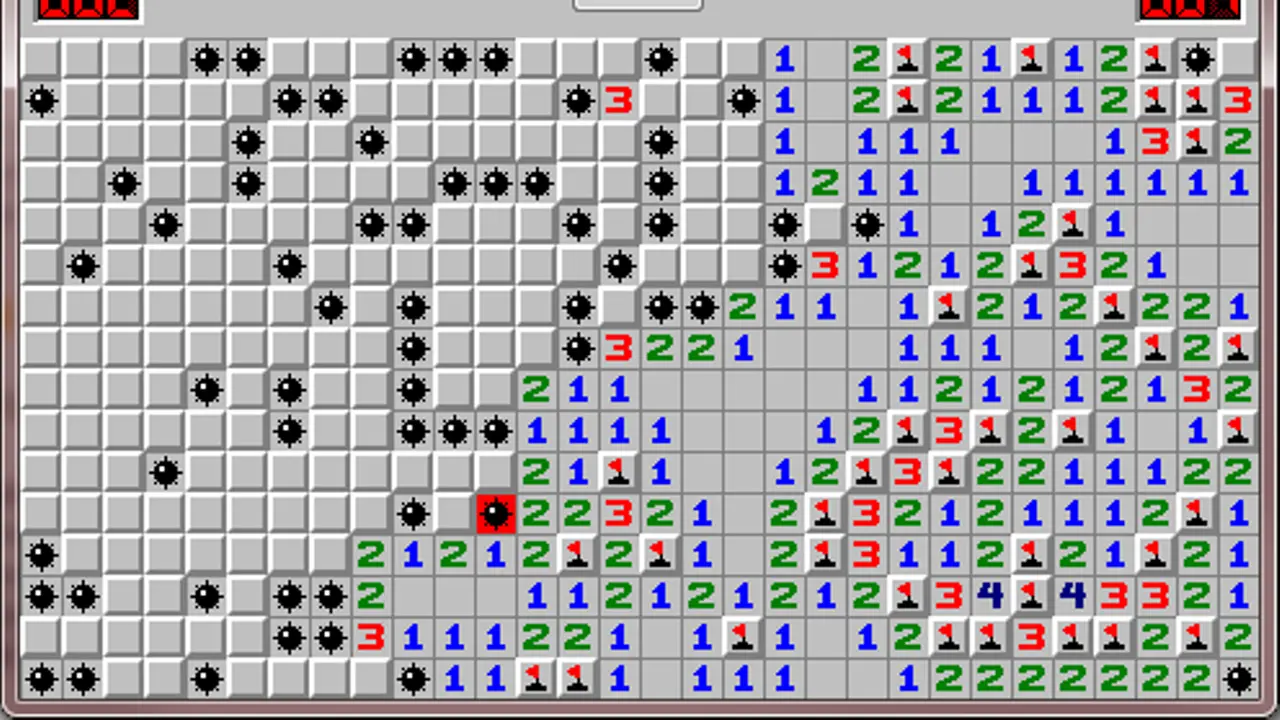Click the mine below the left mine counter
The height and width of the screenshot is (720, 1280).
42,100
